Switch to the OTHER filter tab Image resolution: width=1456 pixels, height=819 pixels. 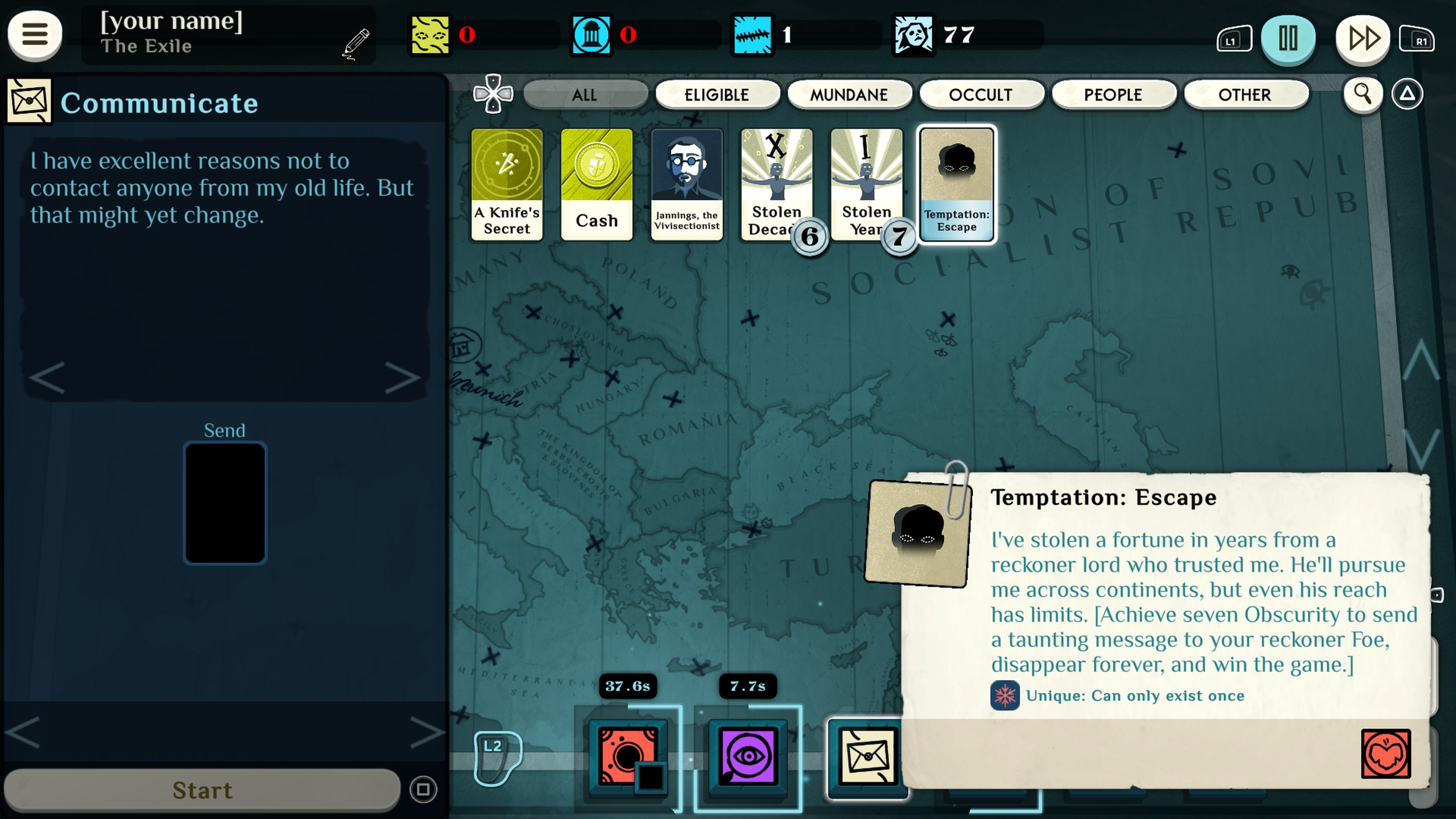[x=1244, y=95]
